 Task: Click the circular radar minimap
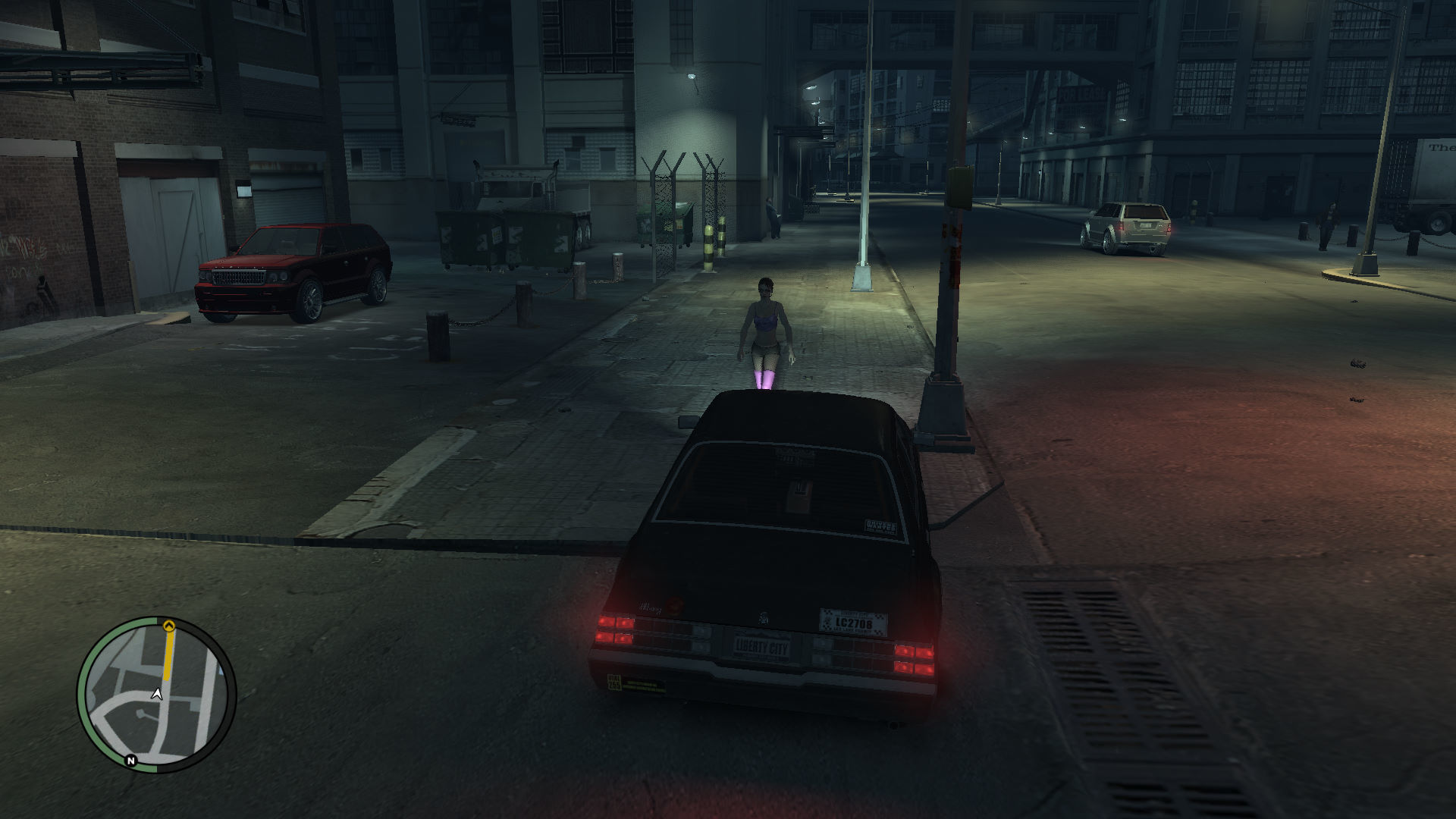[x=156, y=695]
